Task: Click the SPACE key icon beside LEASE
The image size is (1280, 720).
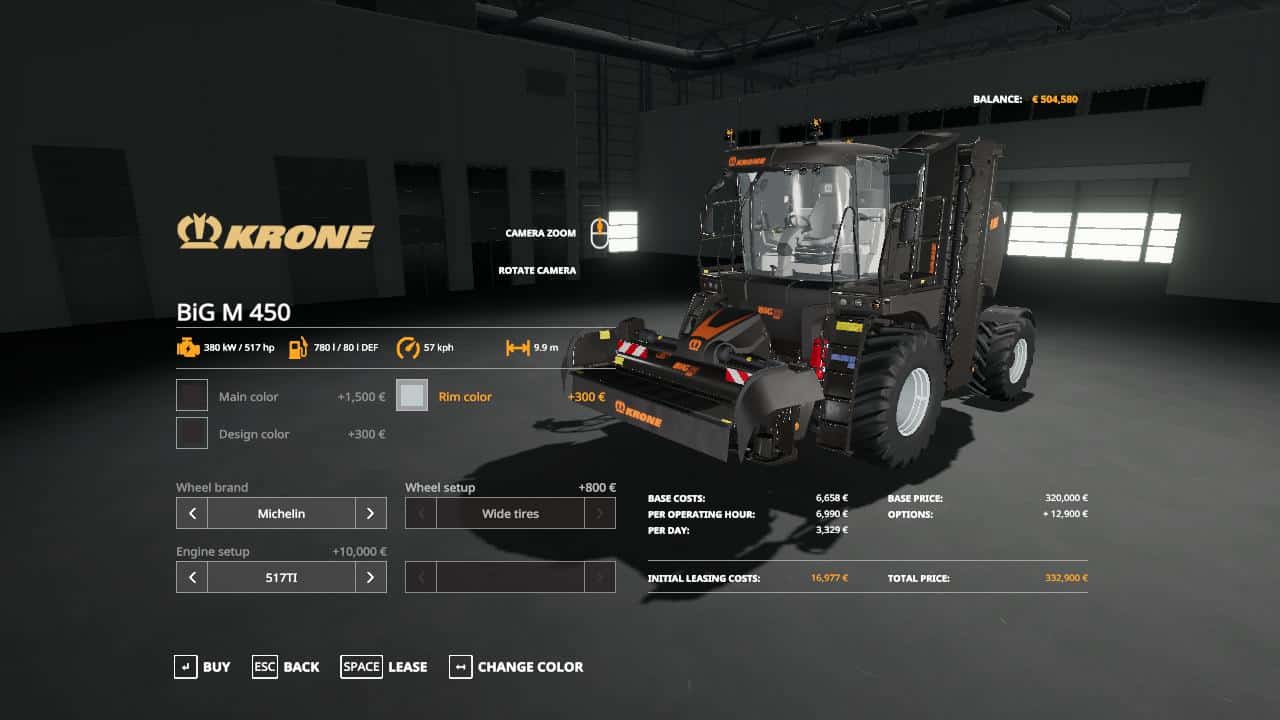Action: coord(361,667)
